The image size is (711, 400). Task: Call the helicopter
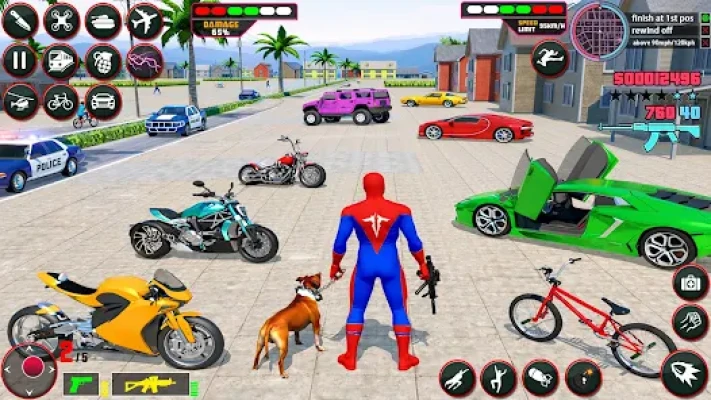[x=19, y=101]
